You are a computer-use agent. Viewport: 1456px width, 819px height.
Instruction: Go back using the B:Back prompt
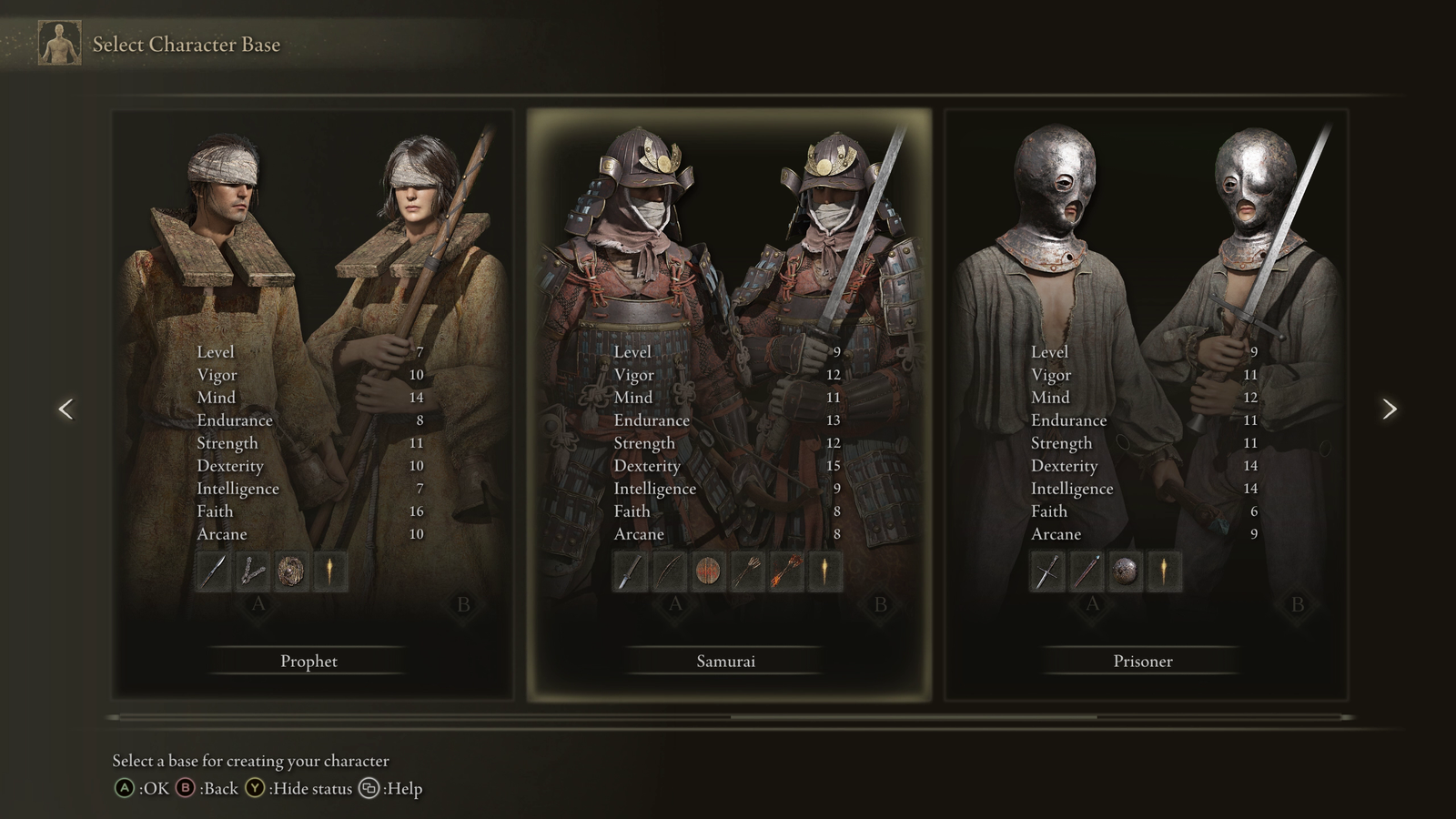coord(207,789)
